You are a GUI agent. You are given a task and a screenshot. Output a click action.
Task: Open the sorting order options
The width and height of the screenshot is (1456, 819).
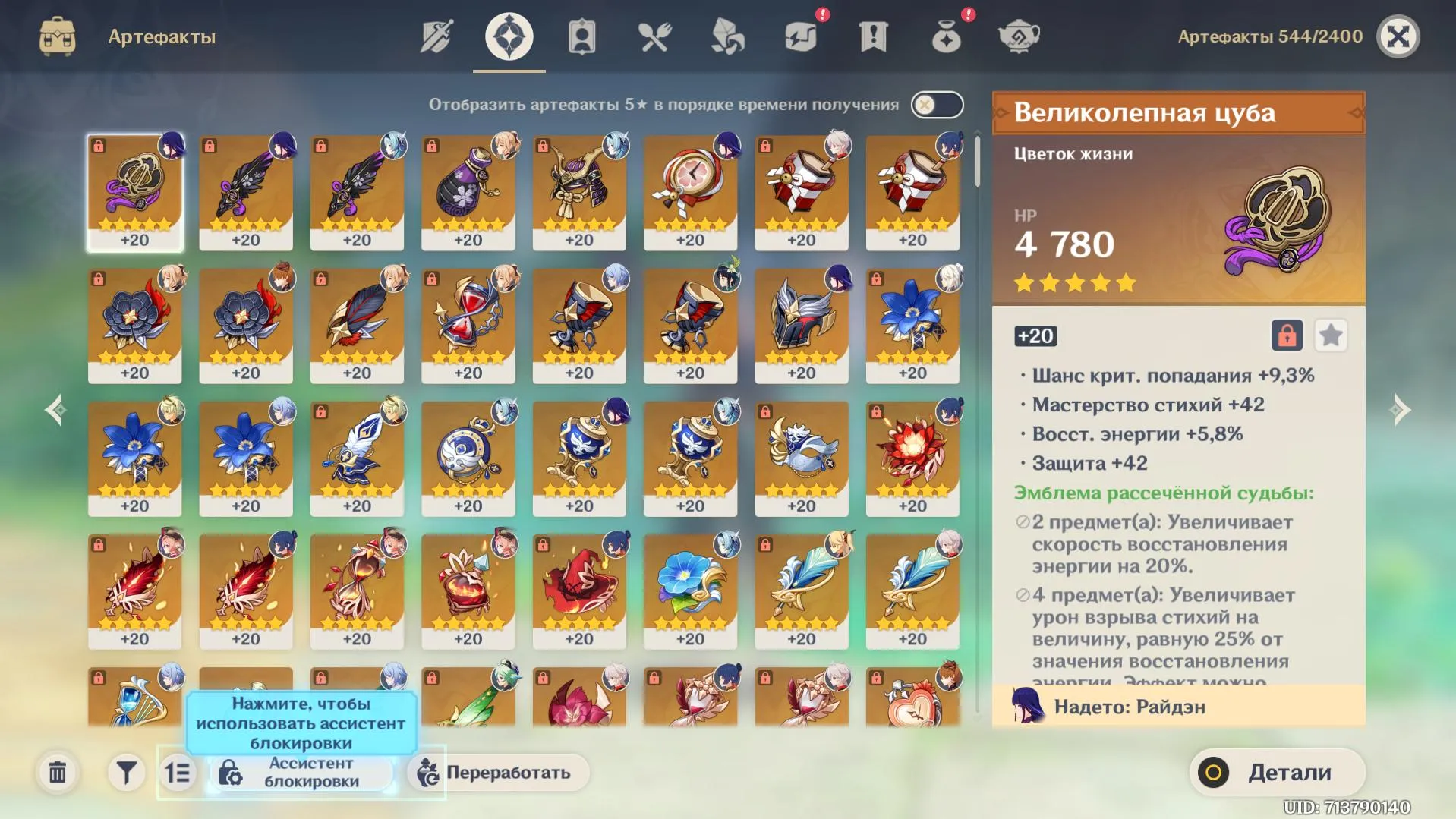click(x=178, y=772)
